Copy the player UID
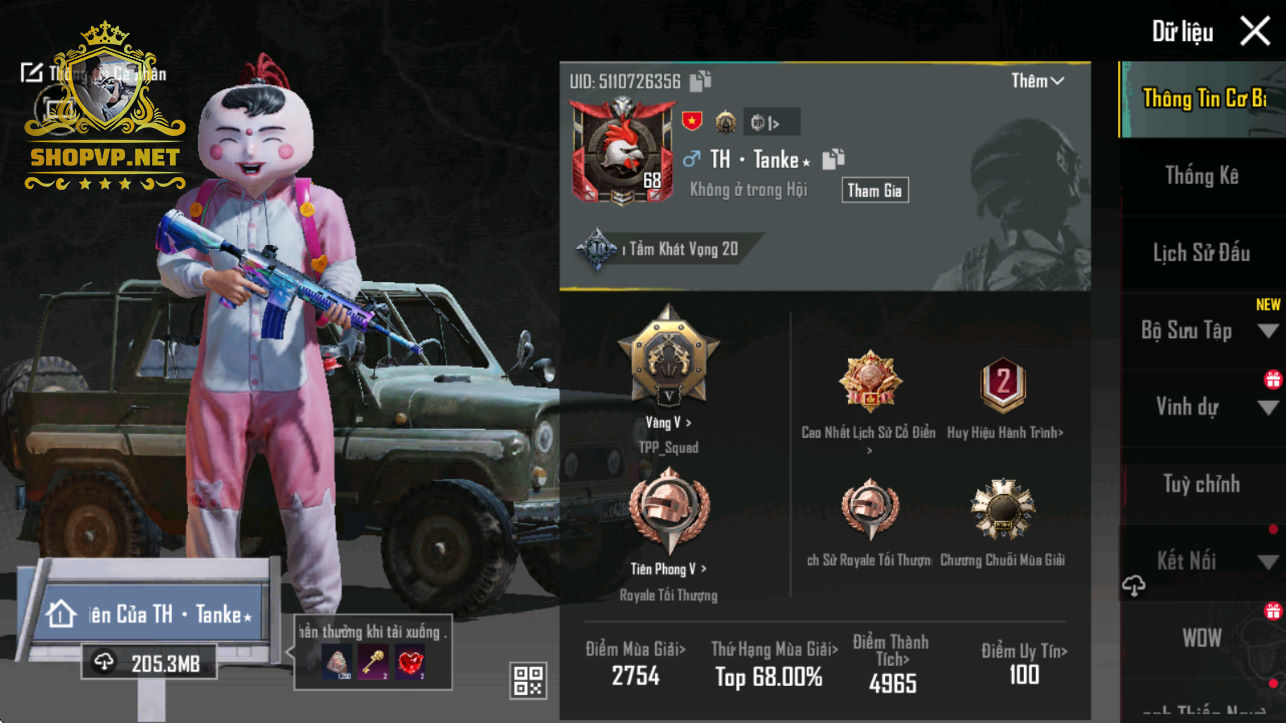The height and width of the screenshot is (723, 1286). pyautogui.click(x=700, y=82)
